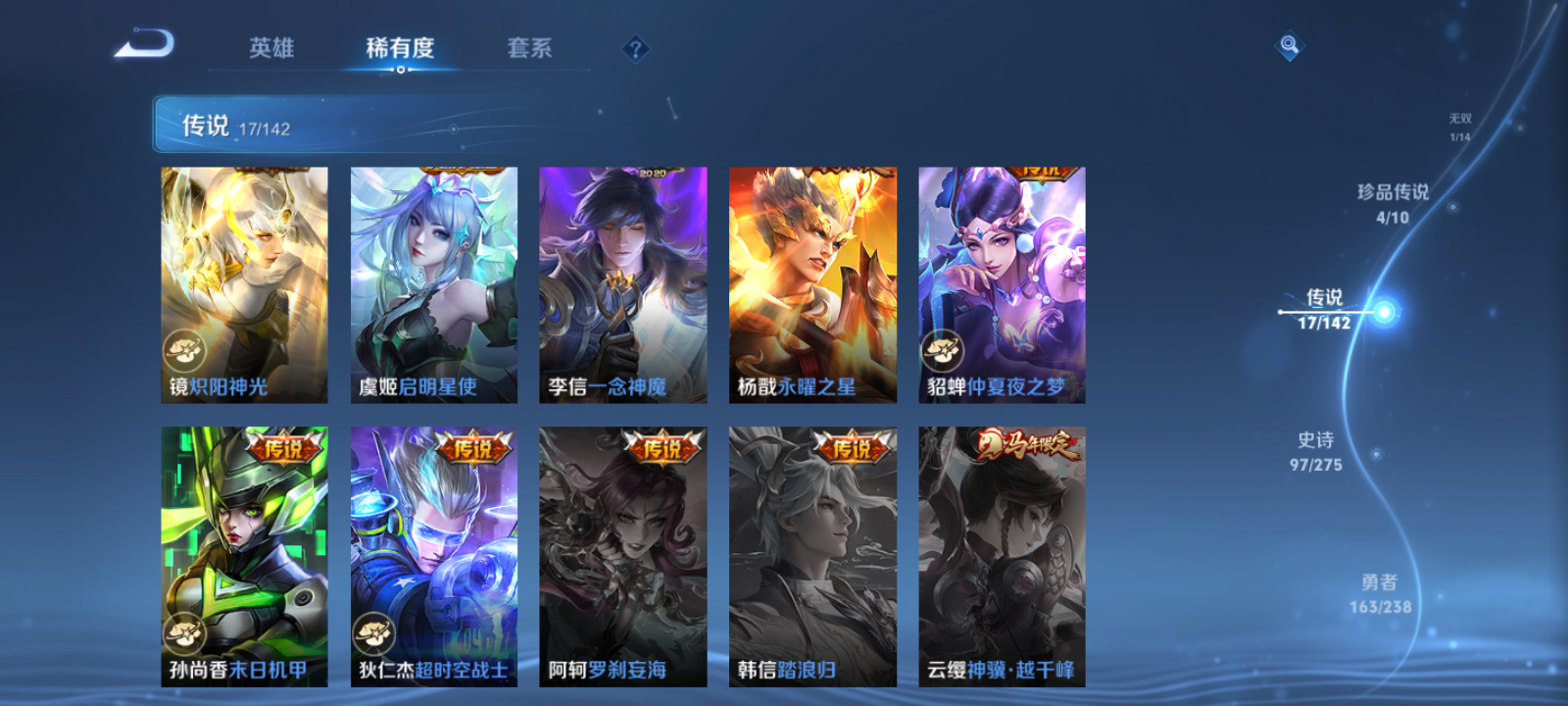Screen dimensions: 1568x706
Task: Open the 李信一念神魔 skin card
Action: point(623,282)
